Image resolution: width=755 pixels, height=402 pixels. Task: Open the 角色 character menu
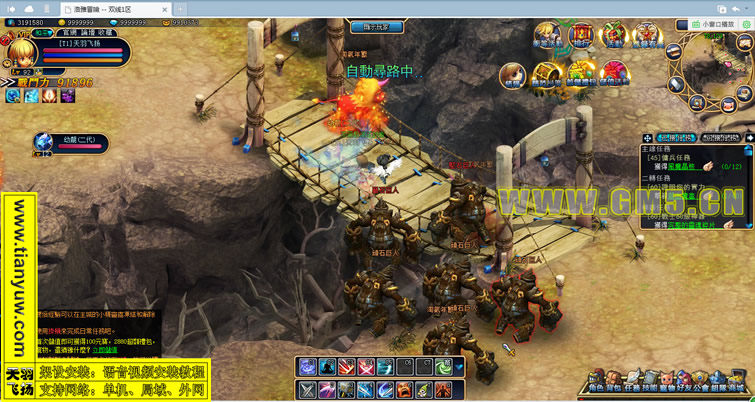[594, 380]
